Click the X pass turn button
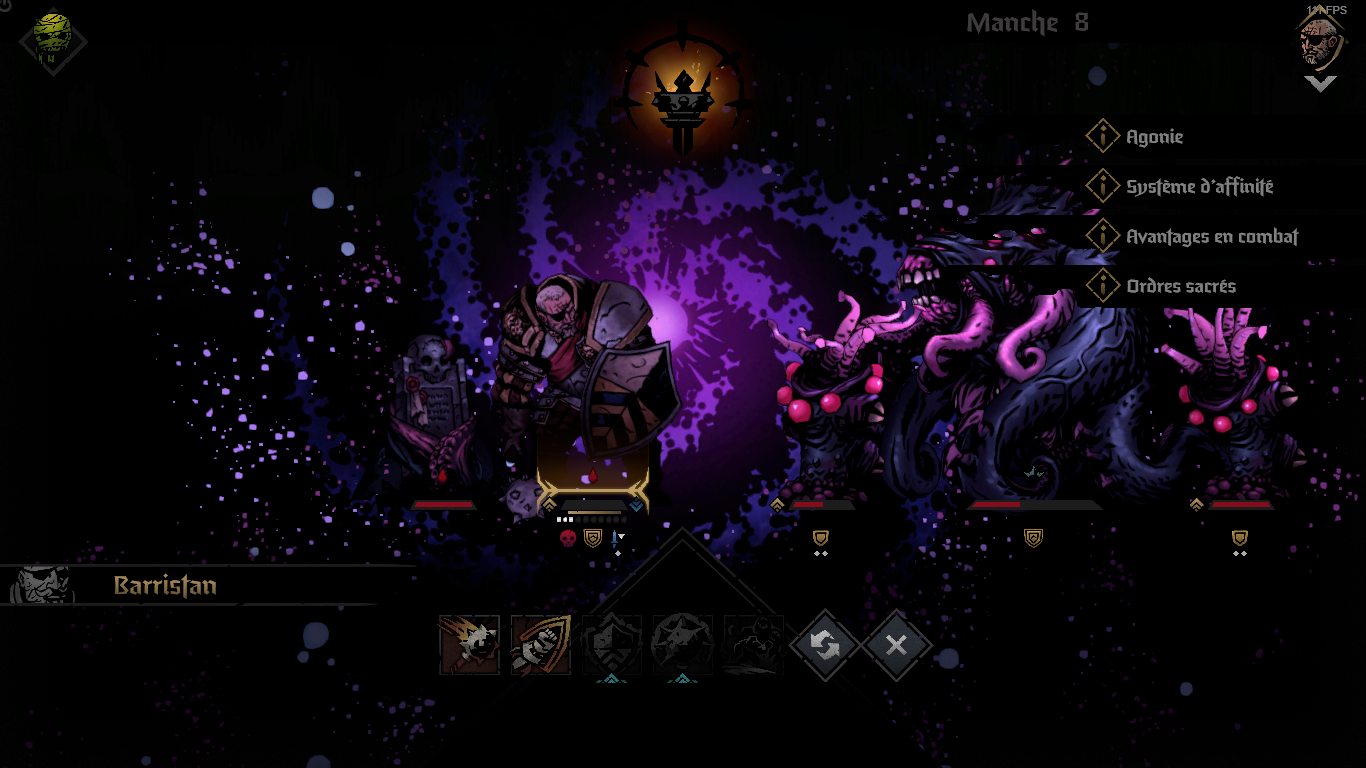1366x768 pixels. [x=896, y=645]
